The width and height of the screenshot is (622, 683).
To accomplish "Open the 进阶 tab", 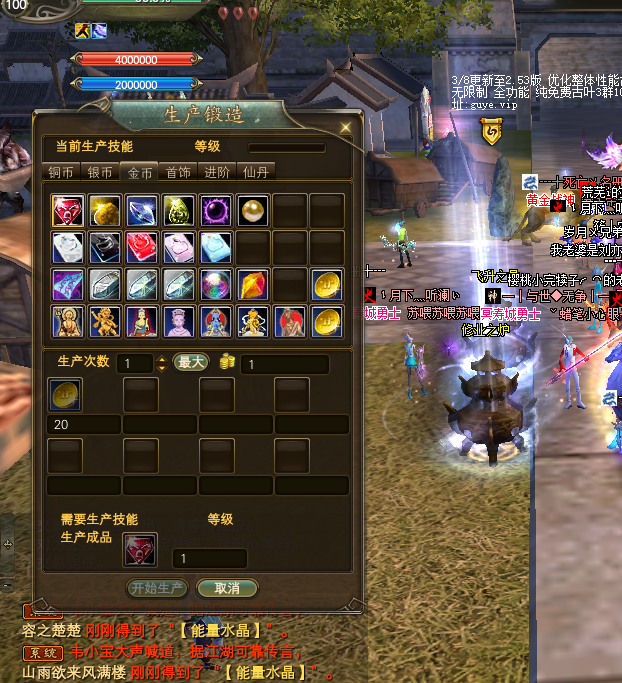I will 217,172.
